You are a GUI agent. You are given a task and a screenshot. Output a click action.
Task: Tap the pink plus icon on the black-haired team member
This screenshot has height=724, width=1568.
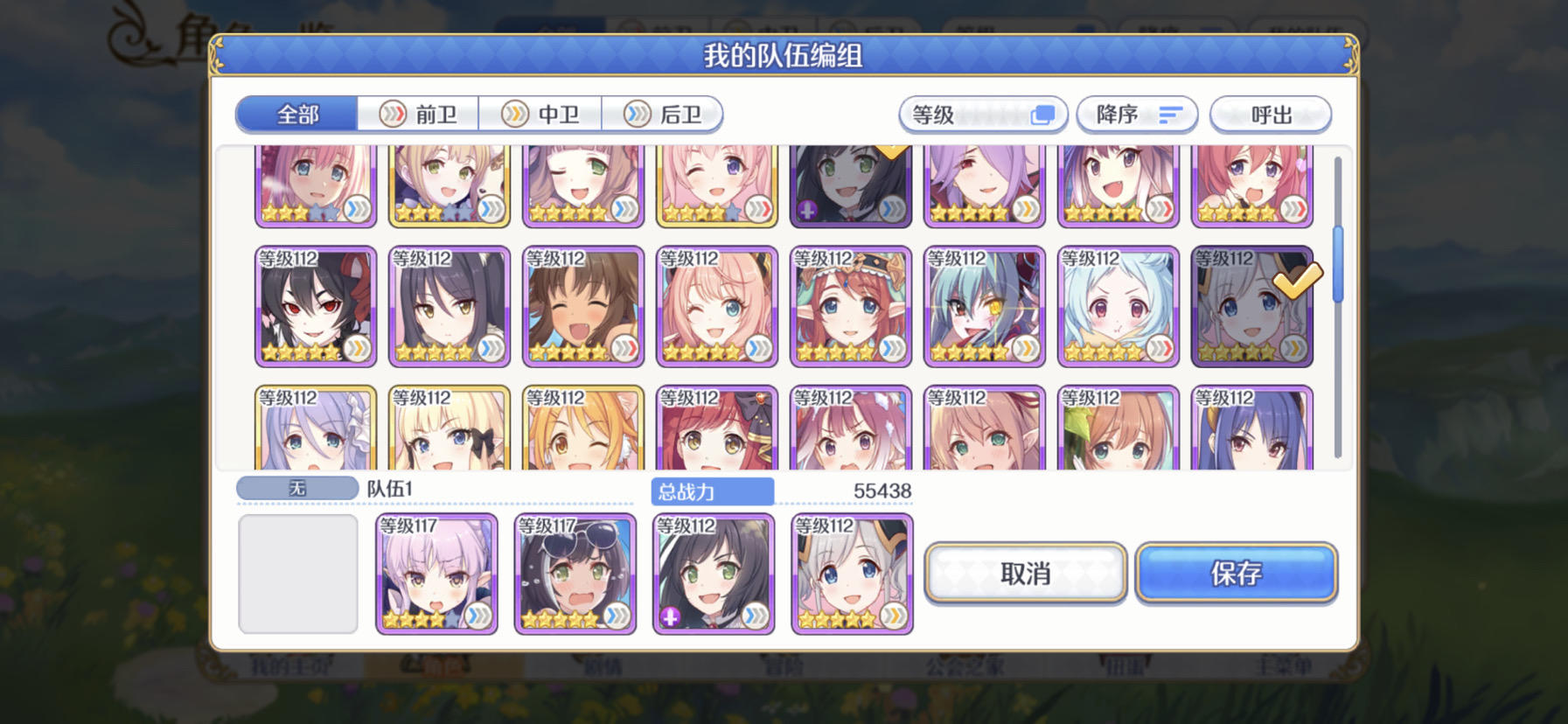[672, 616]
